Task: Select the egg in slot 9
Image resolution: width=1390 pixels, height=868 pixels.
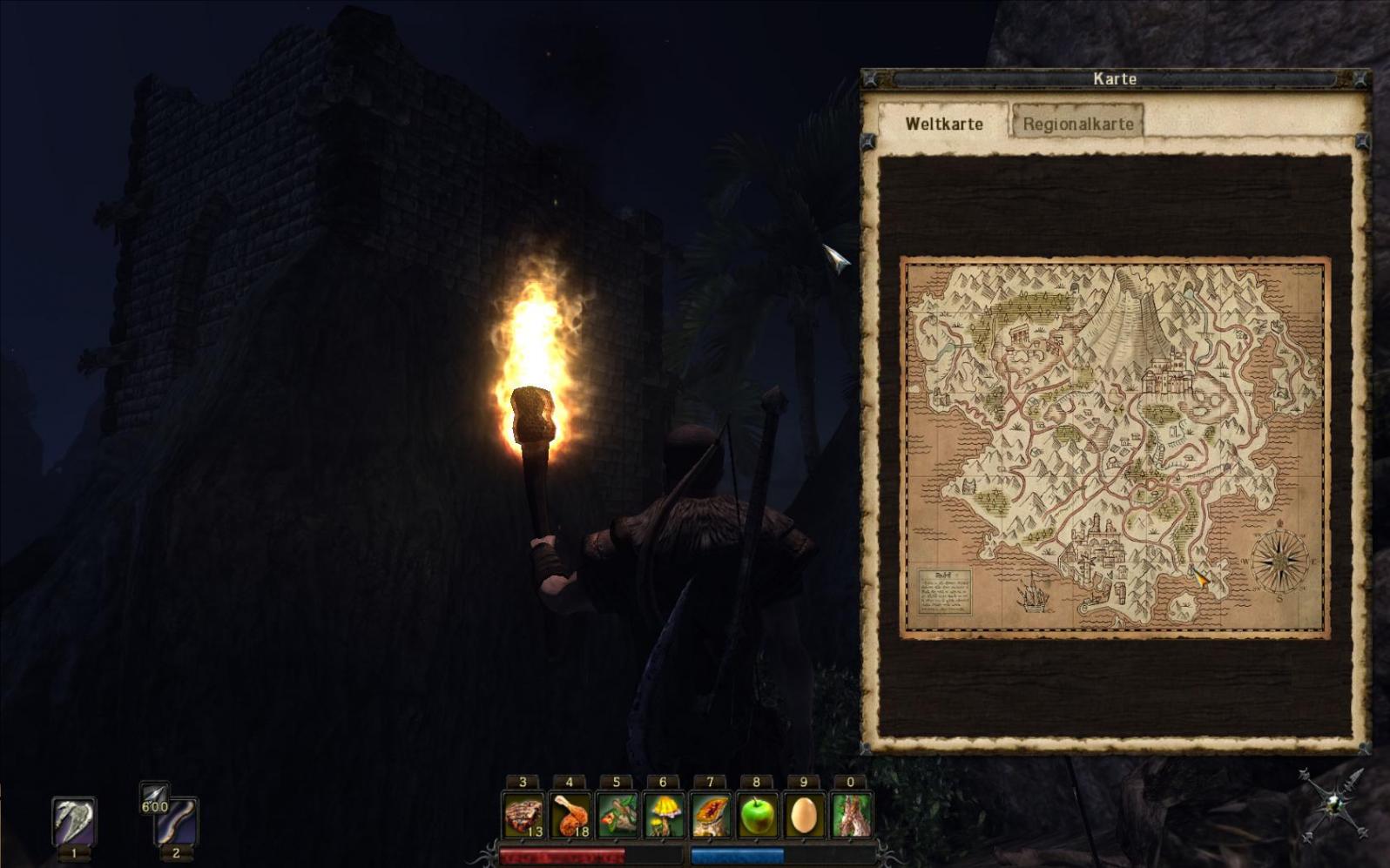Action: [804, 816]
